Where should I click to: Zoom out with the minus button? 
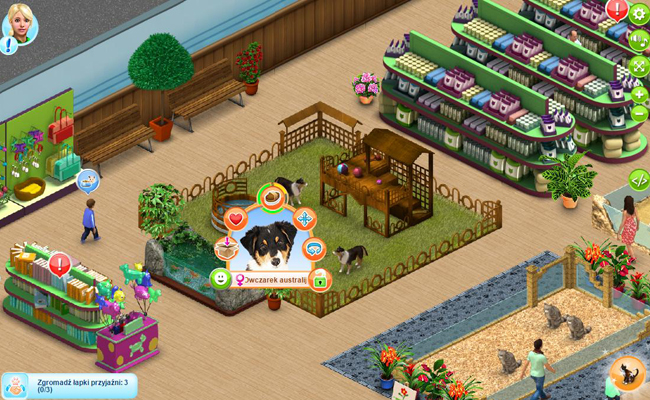click(x=639, y=113)
